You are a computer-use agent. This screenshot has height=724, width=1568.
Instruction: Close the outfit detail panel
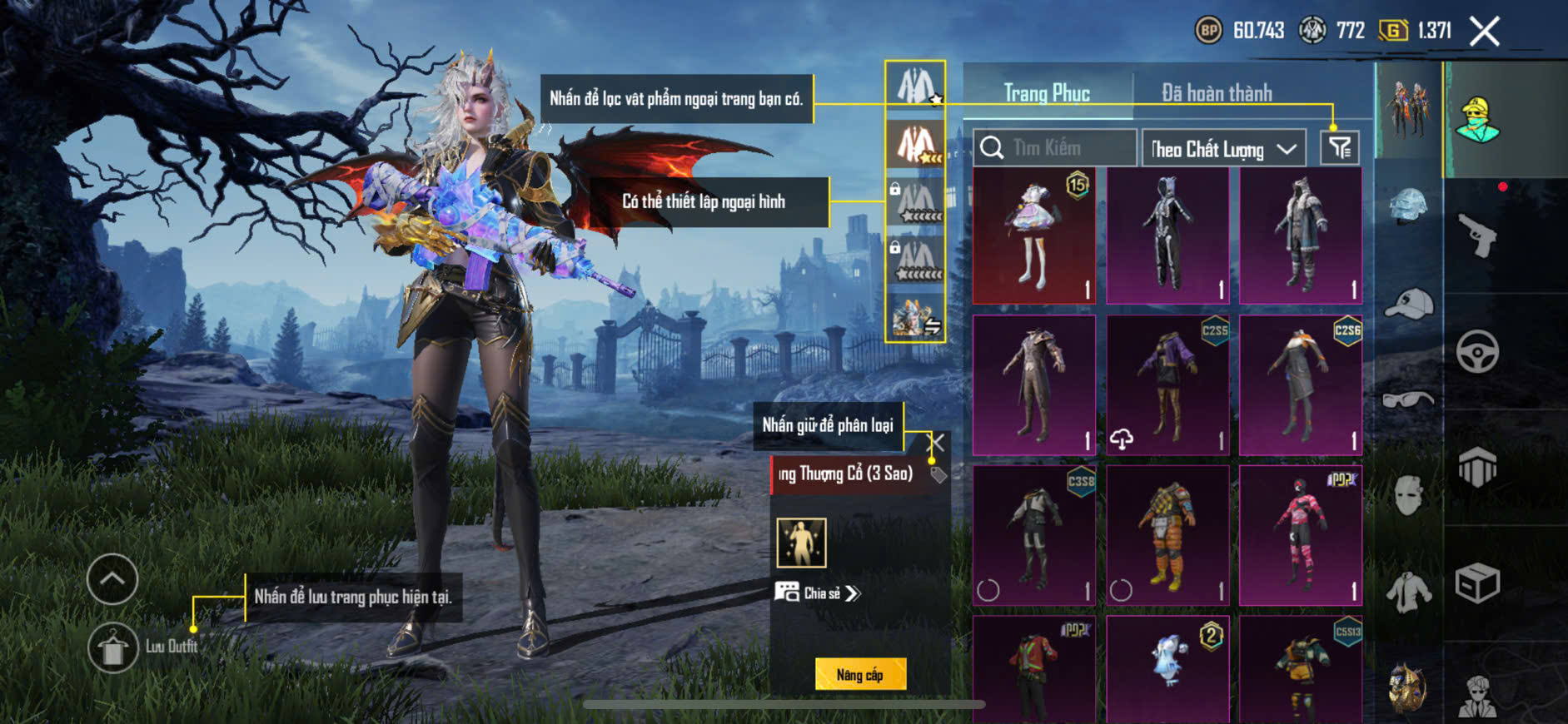pyautogui.click(x=938, y=443)
